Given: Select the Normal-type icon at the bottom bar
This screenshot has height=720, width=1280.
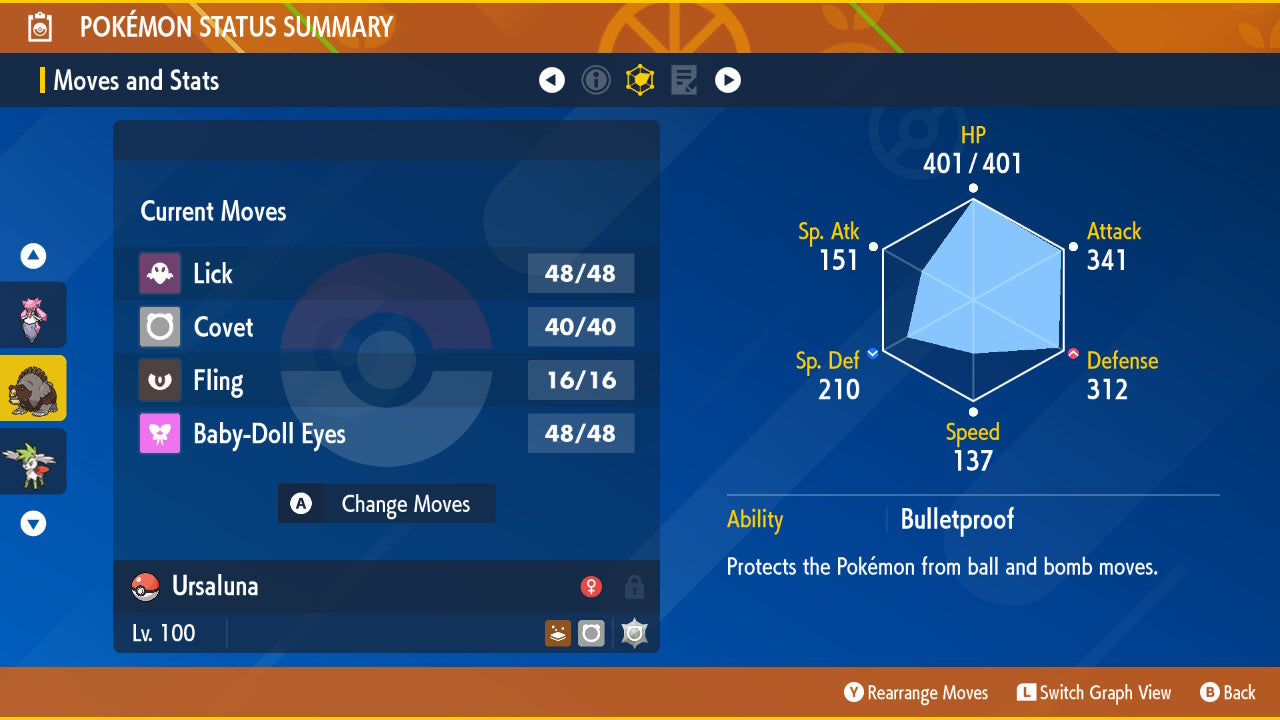Looking at the screenshot, I should click(591, 633).
